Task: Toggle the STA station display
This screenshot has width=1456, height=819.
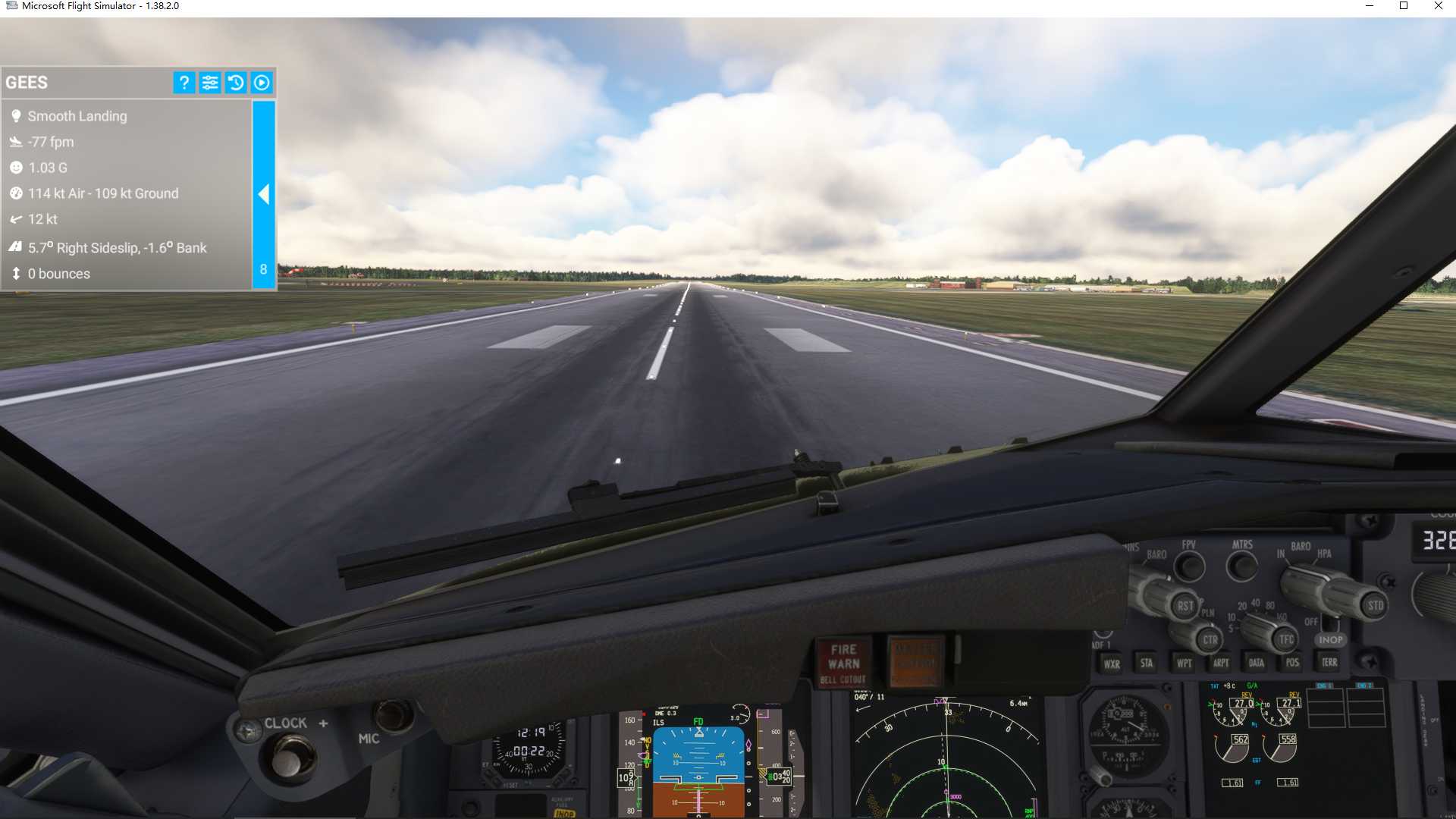Action: tap(1146, 662)
